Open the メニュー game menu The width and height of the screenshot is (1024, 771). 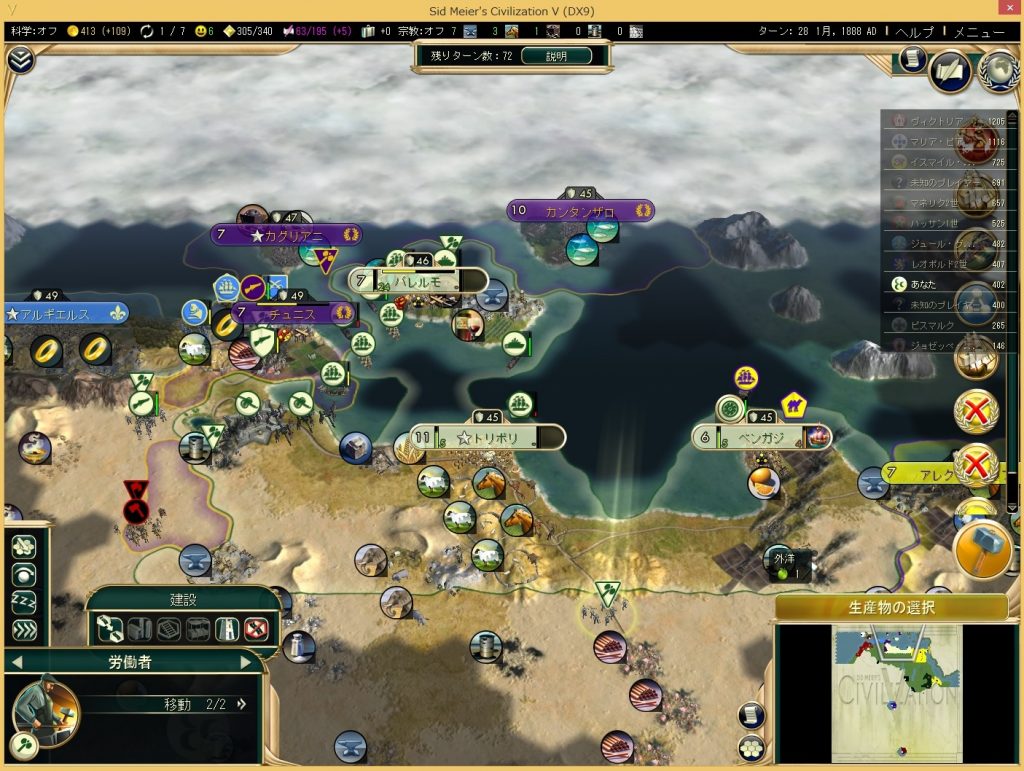coord(979,31)
